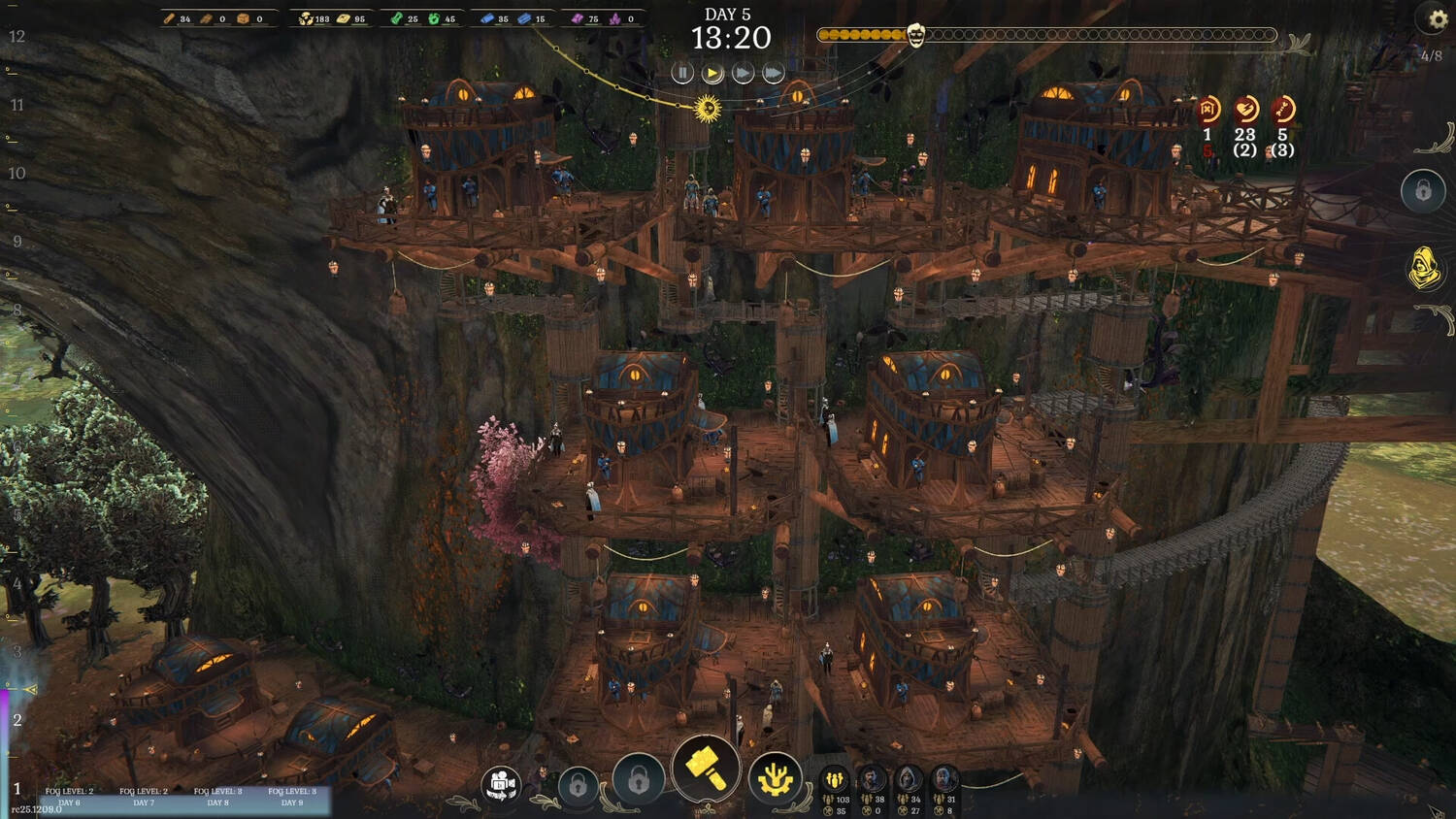Select the bearded dark-haired character portrait
The height and width of the screenshot is (819, 1456).
[x=872, y=778]
